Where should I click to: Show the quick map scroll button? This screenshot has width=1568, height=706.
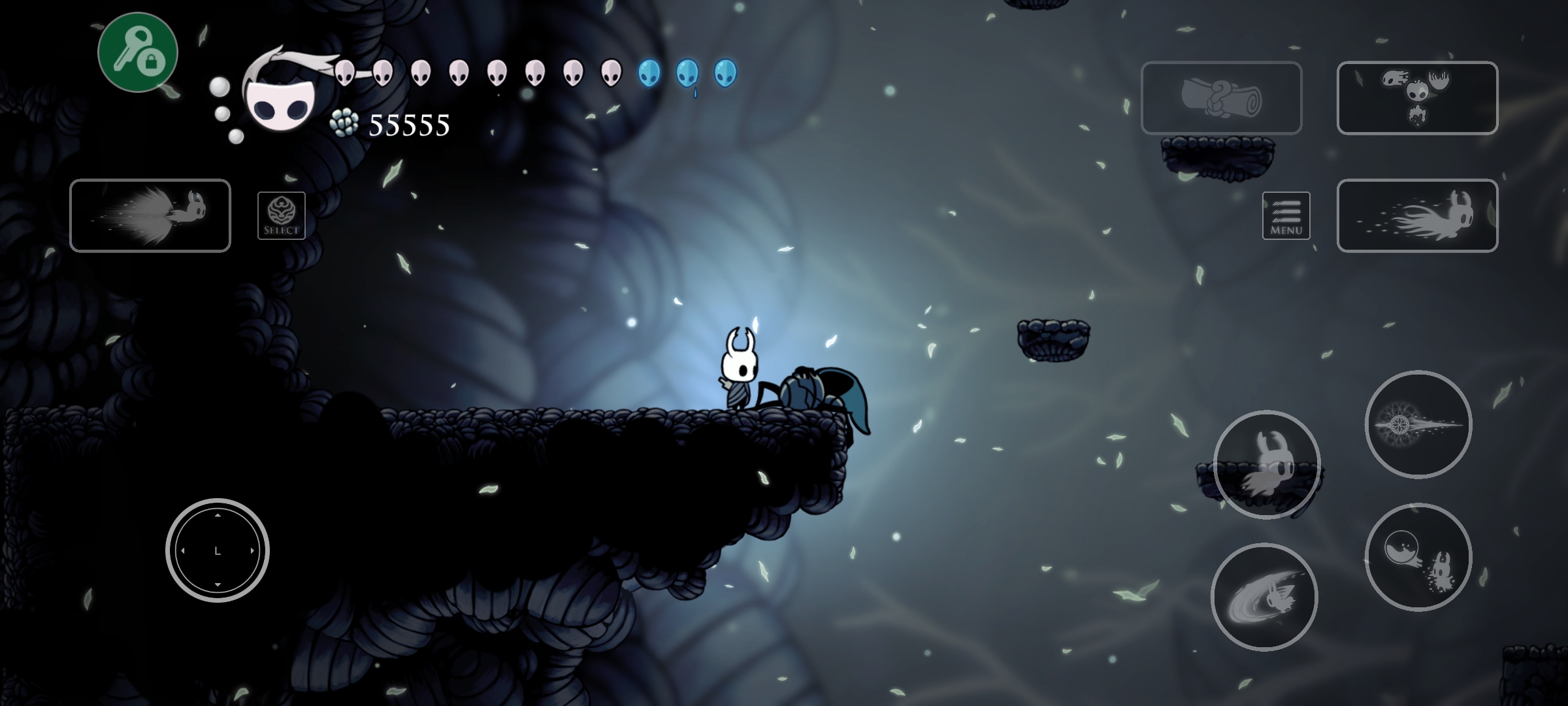pyautogui.click(x=1221, y=98)
